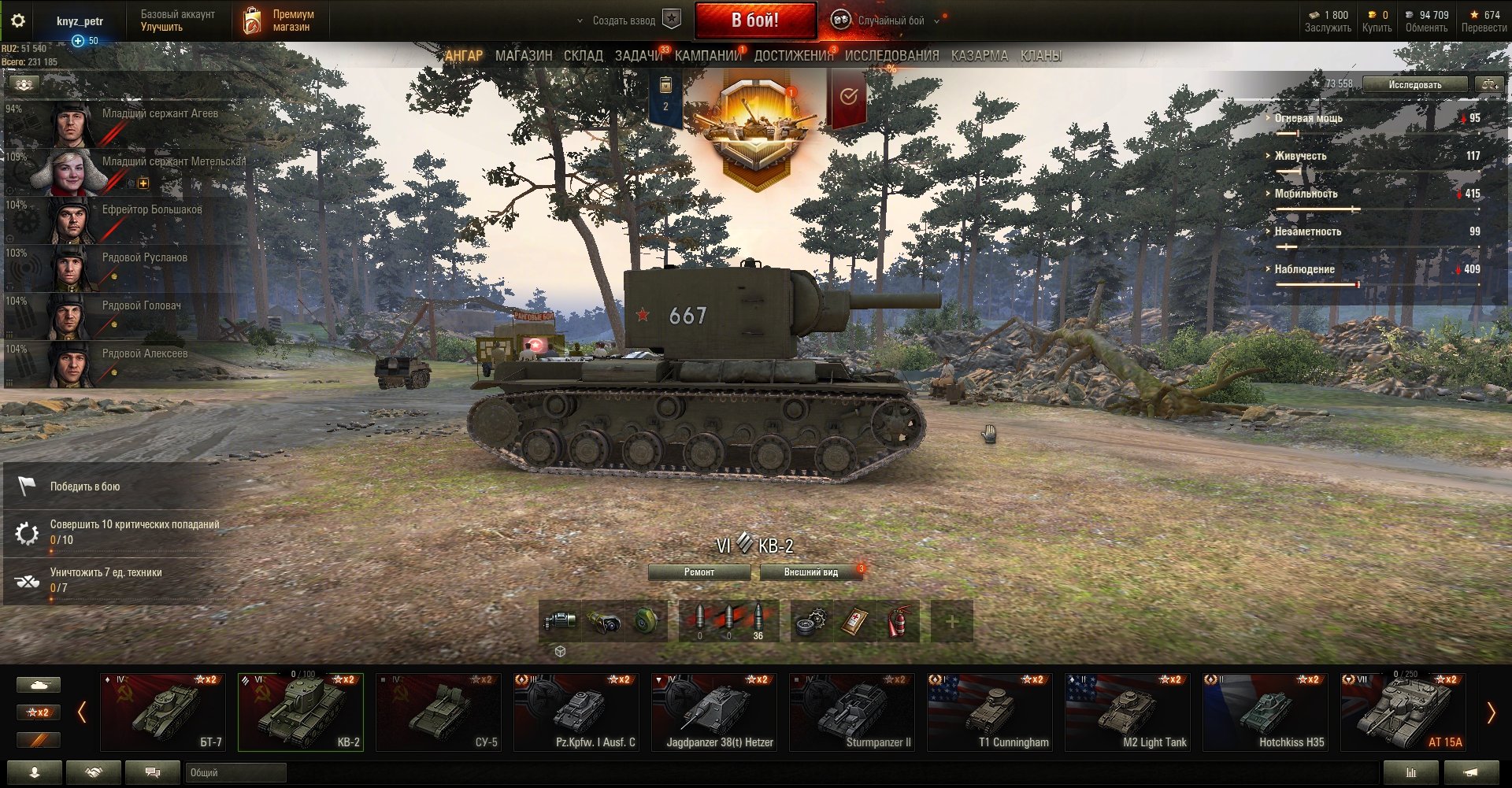
Task: Open the settings gear menu
Action: click(18, 20)
